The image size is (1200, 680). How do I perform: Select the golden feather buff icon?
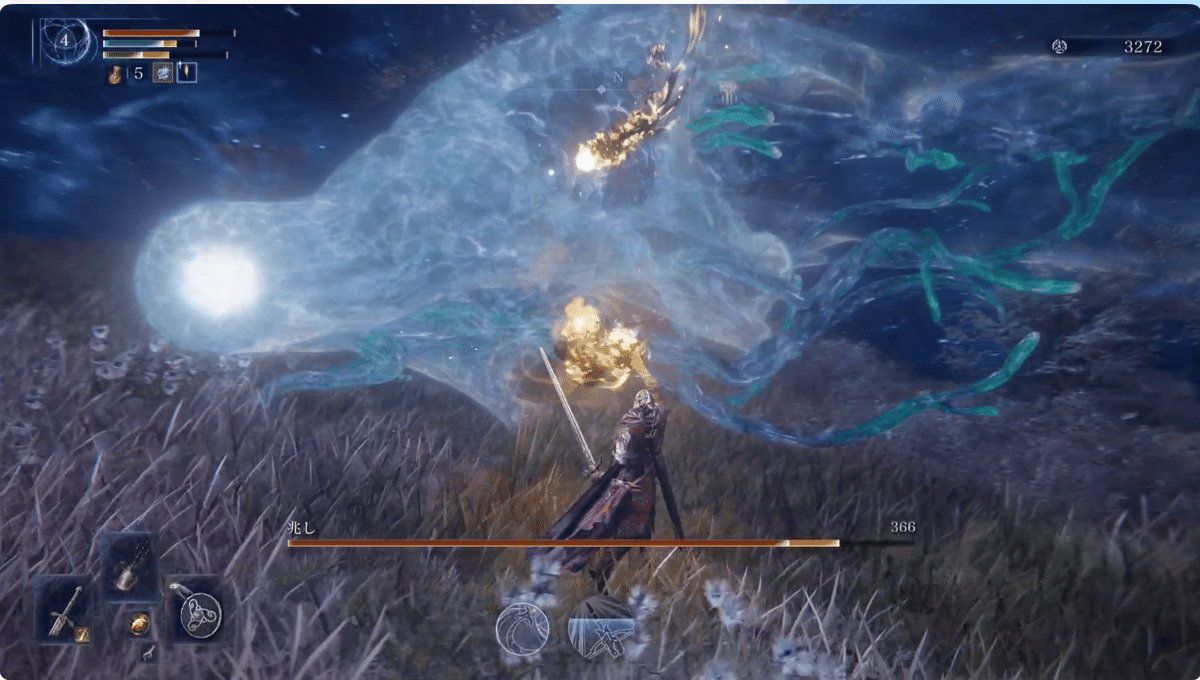click(186, 73)
